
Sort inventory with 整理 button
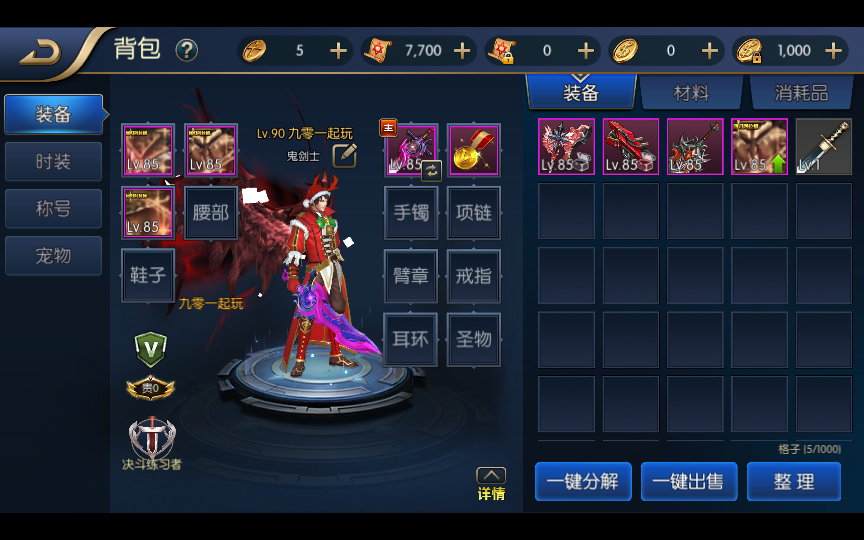(x=794, y=481)
